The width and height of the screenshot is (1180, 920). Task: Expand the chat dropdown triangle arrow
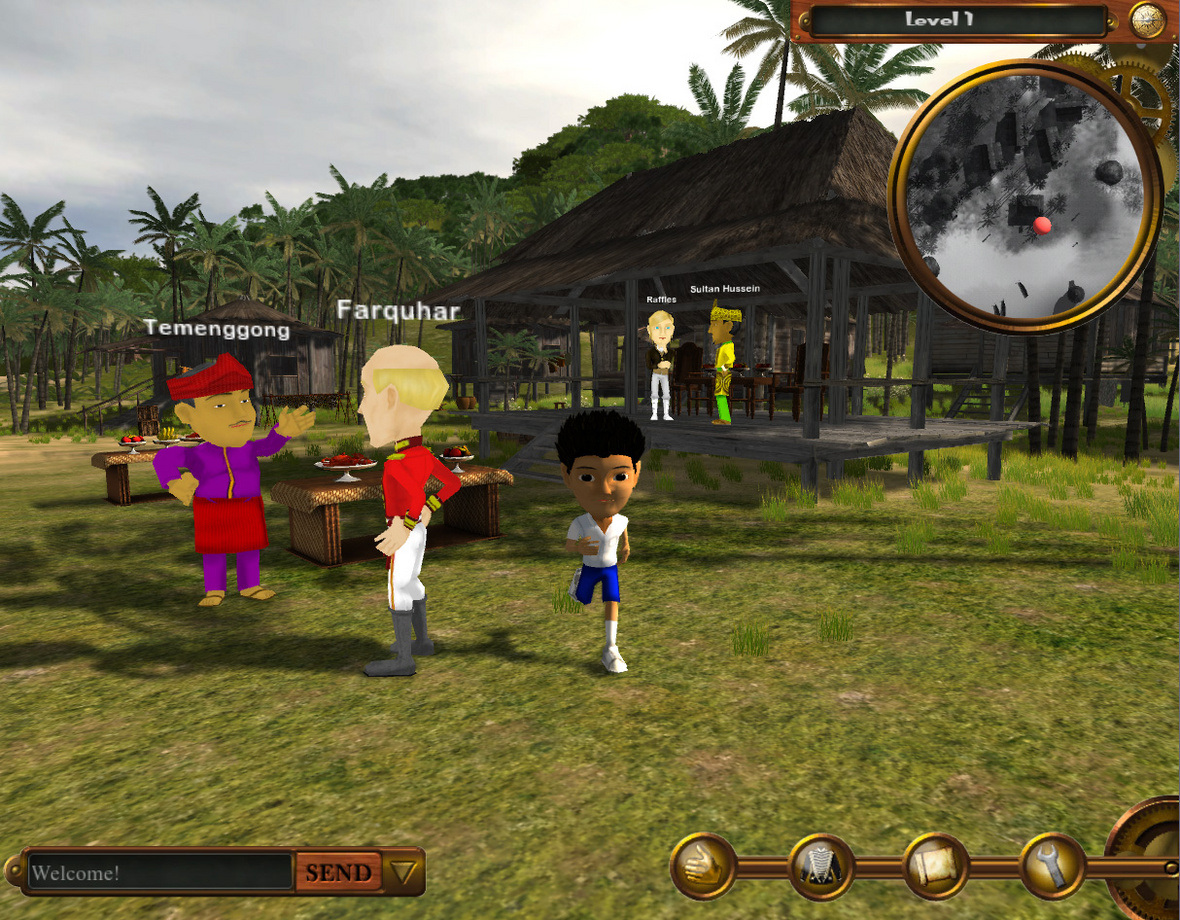404,872
